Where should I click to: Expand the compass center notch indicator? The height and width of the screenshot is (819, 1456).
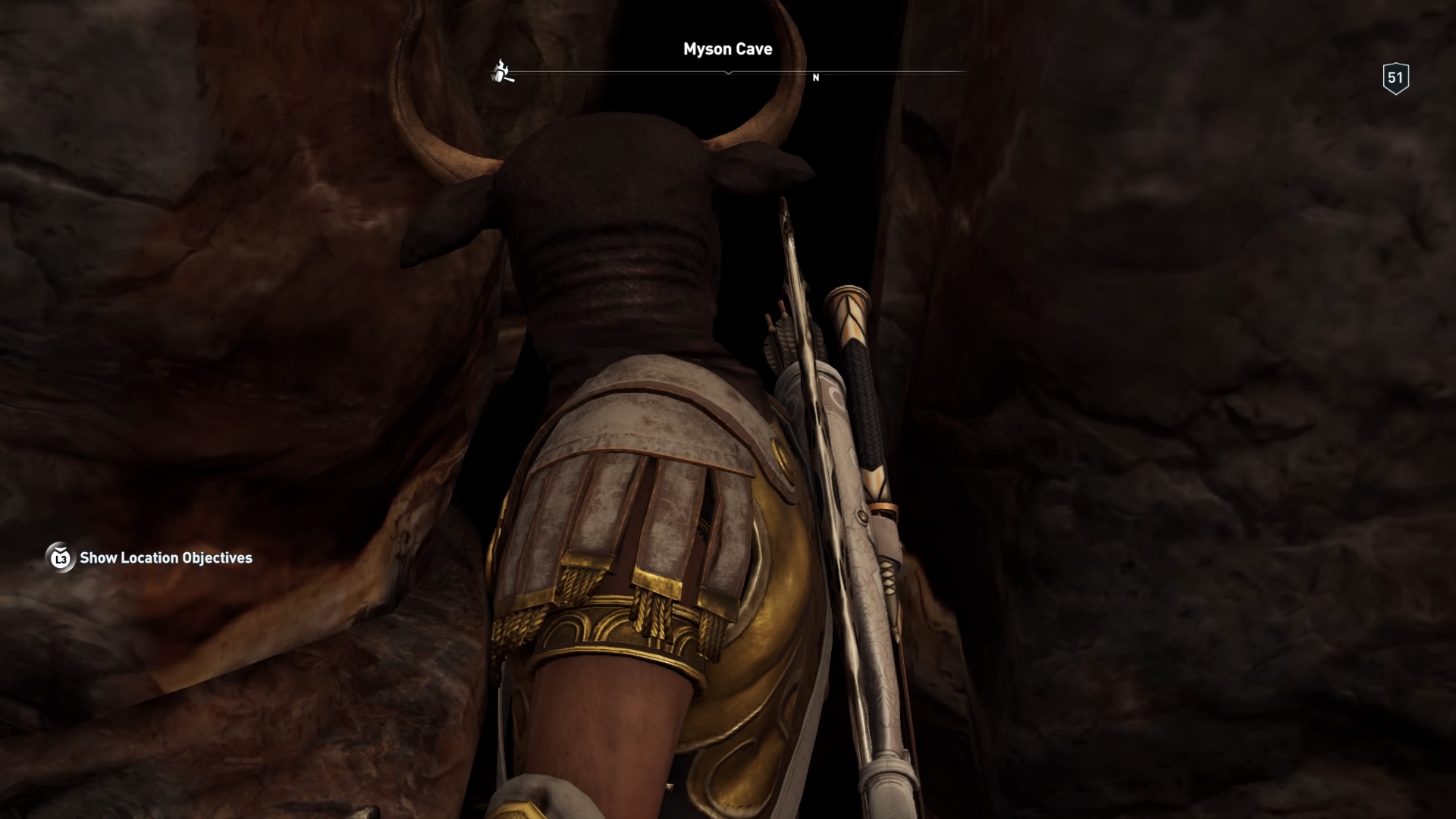tap(730, 72)
